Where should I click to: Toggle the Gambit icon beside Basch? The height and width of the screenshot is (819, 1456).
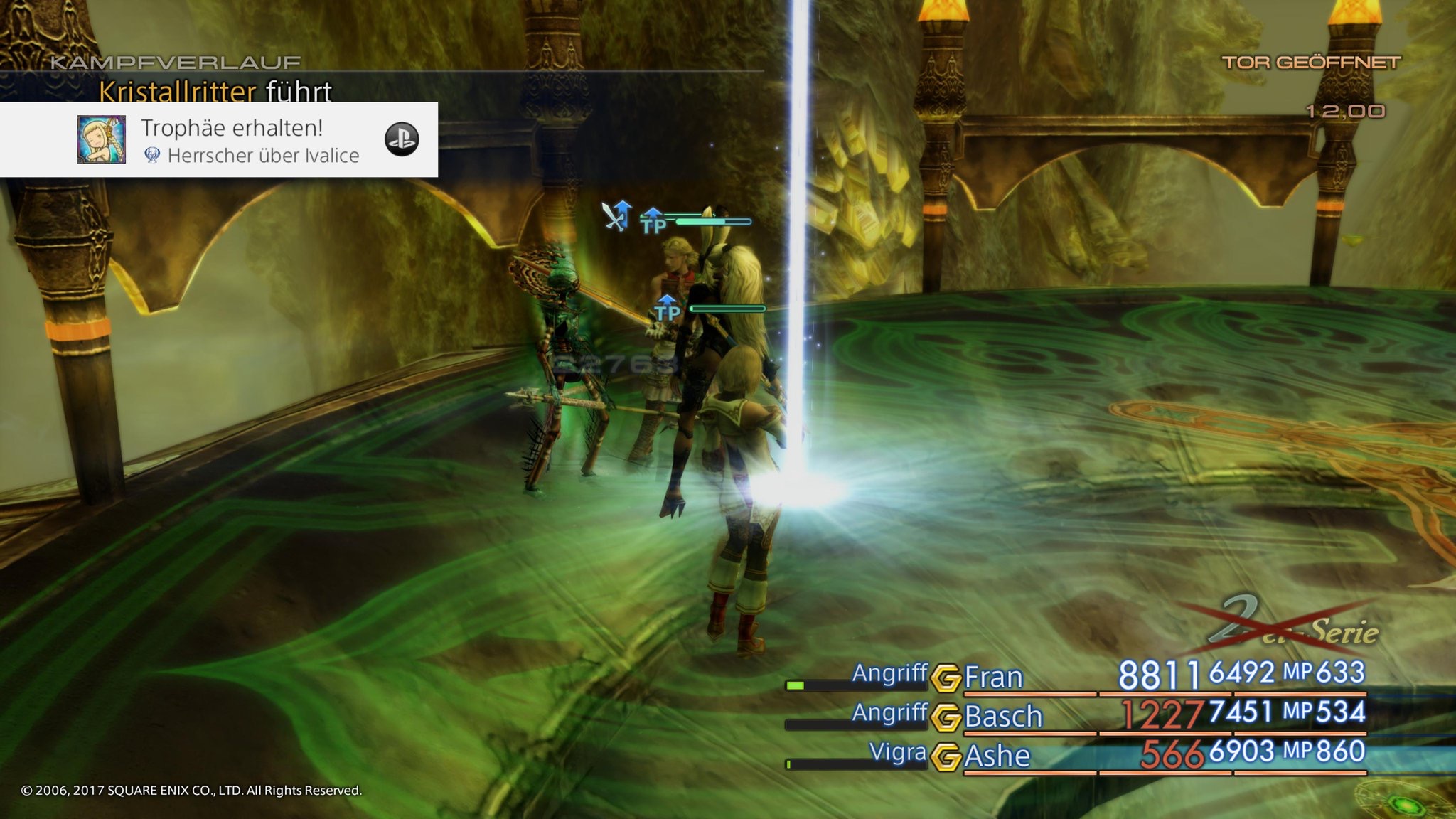(x=946, y=717)
